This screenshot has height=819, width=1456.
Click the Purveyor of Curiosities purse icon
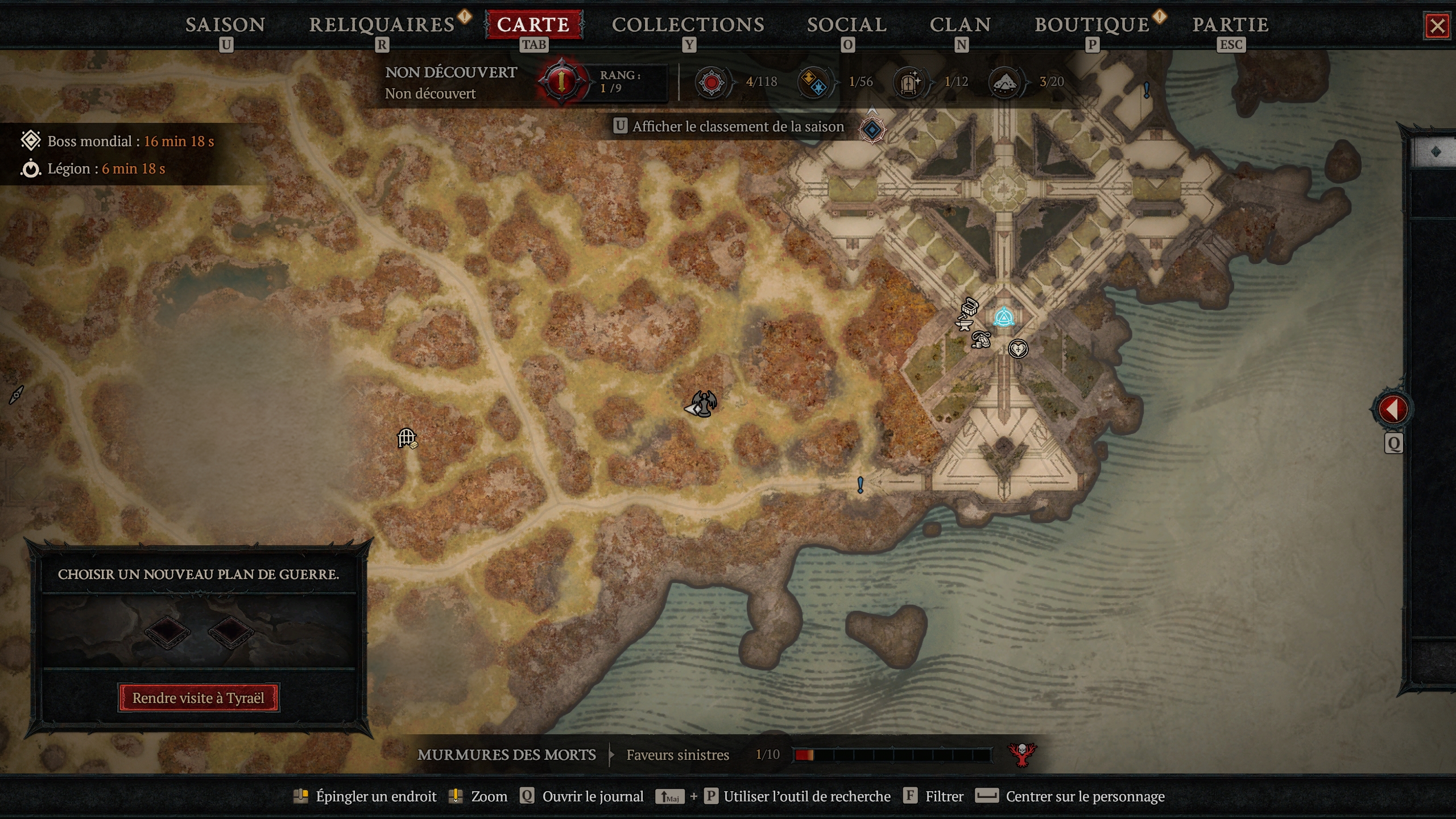(981, 341)
